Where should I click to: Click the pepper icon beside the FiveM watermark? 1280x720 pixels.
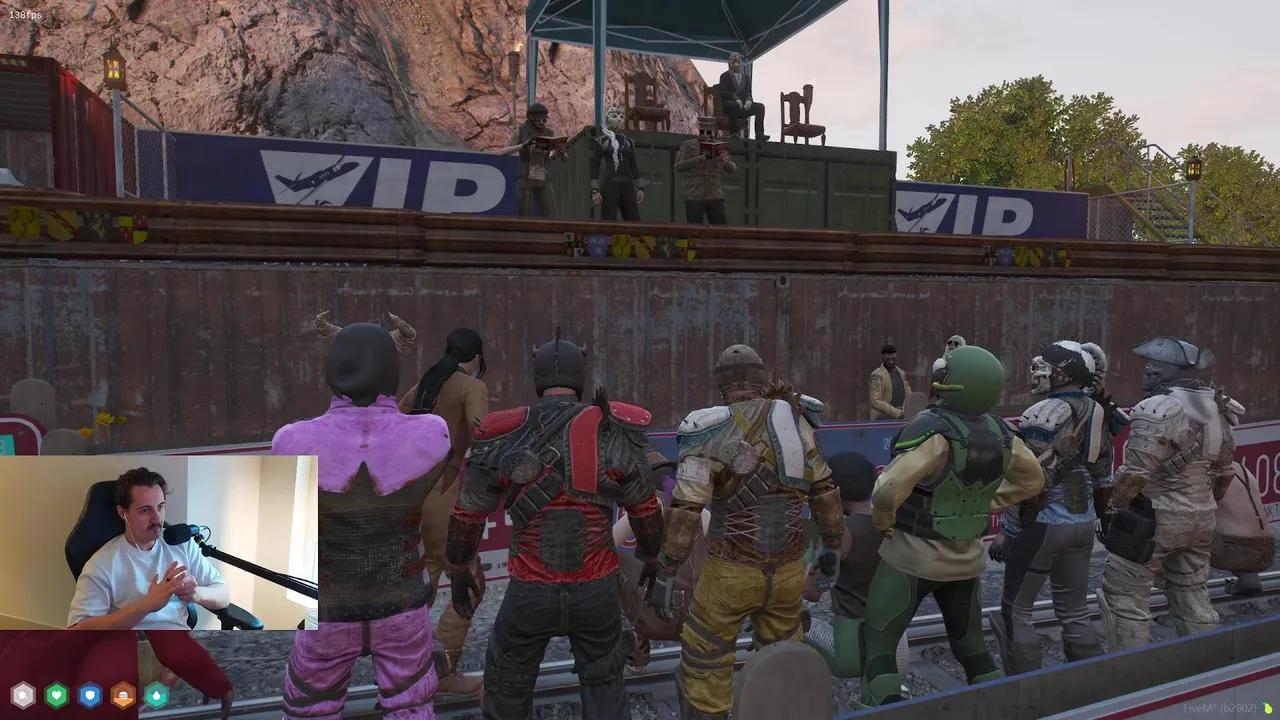[x=1268, y=706]
